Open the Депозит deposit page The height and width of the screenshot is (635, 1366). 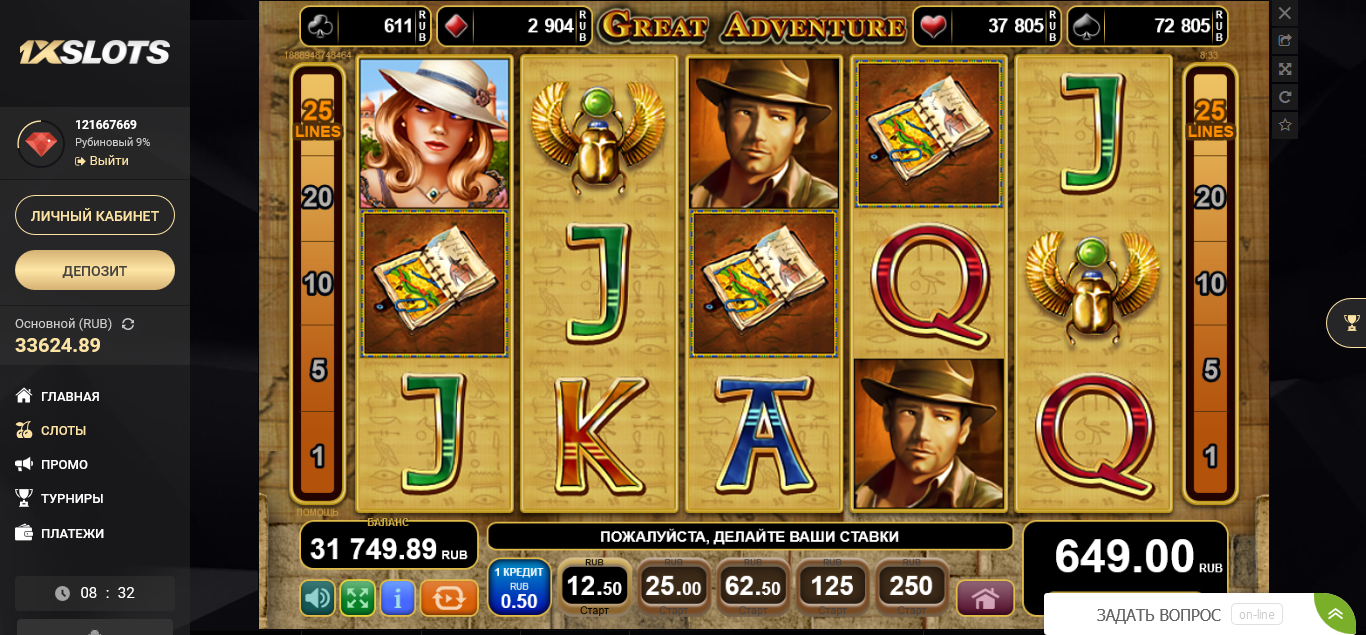pyautogui.click(x=95, y=270)
